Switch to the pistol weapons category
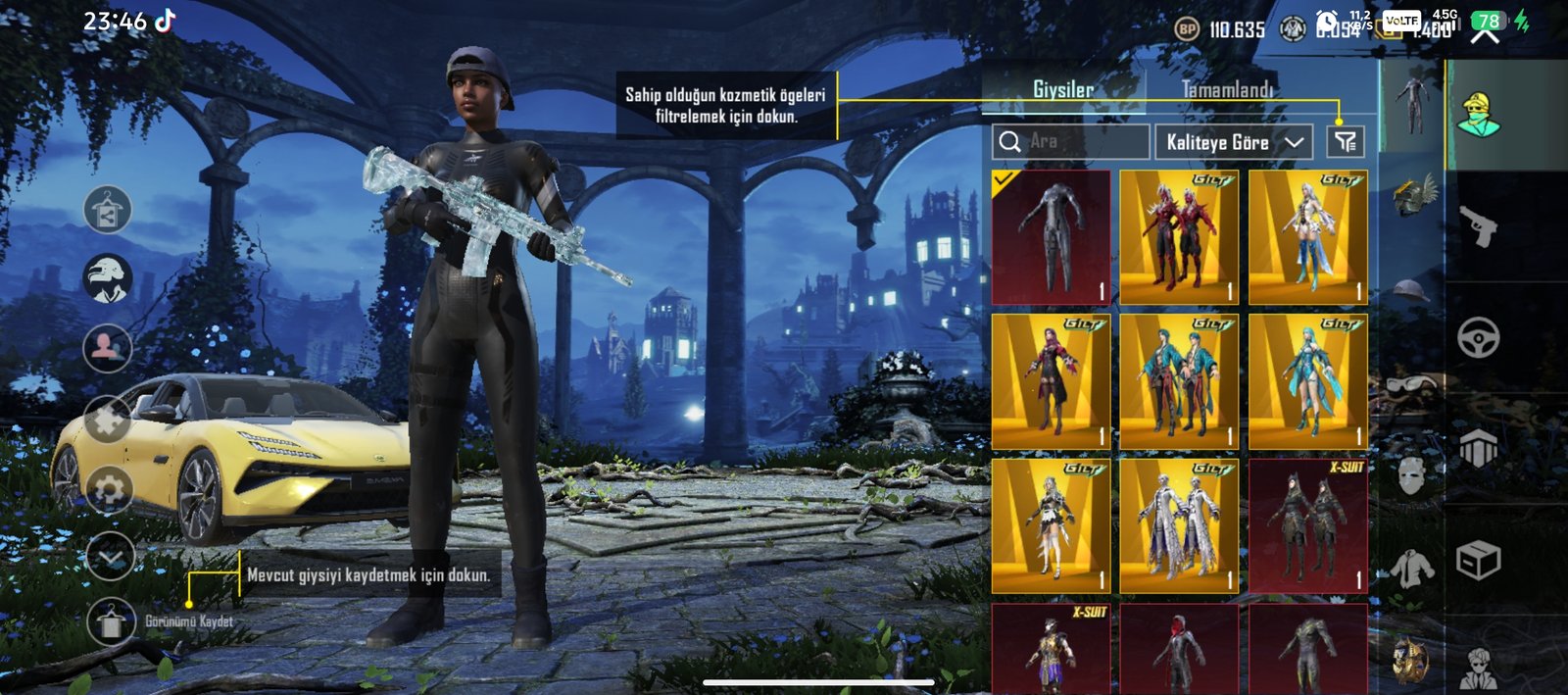1568x695 pixels. point(1478,226)
